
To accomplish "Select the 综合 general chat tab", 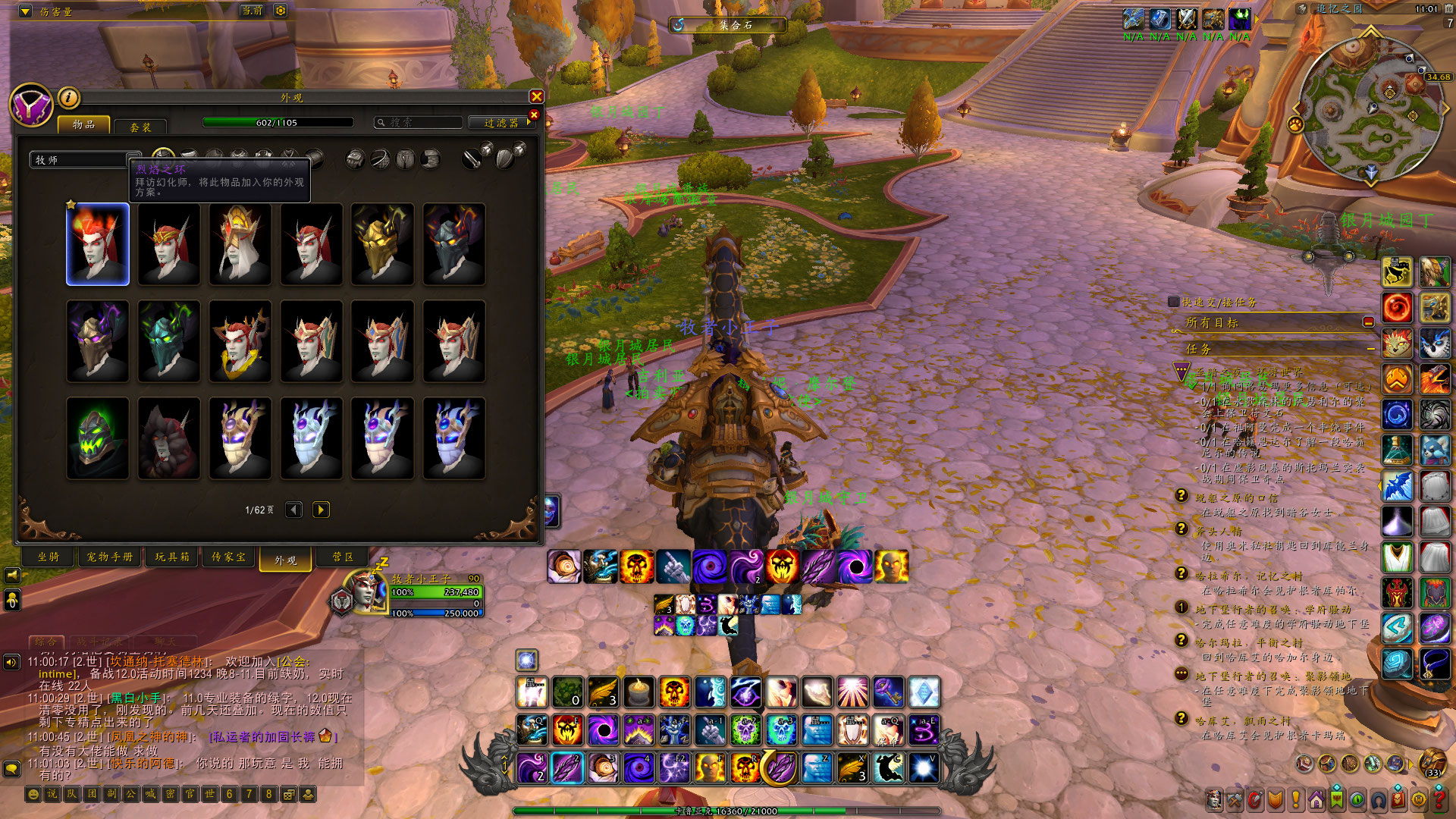I will point(46,642).
